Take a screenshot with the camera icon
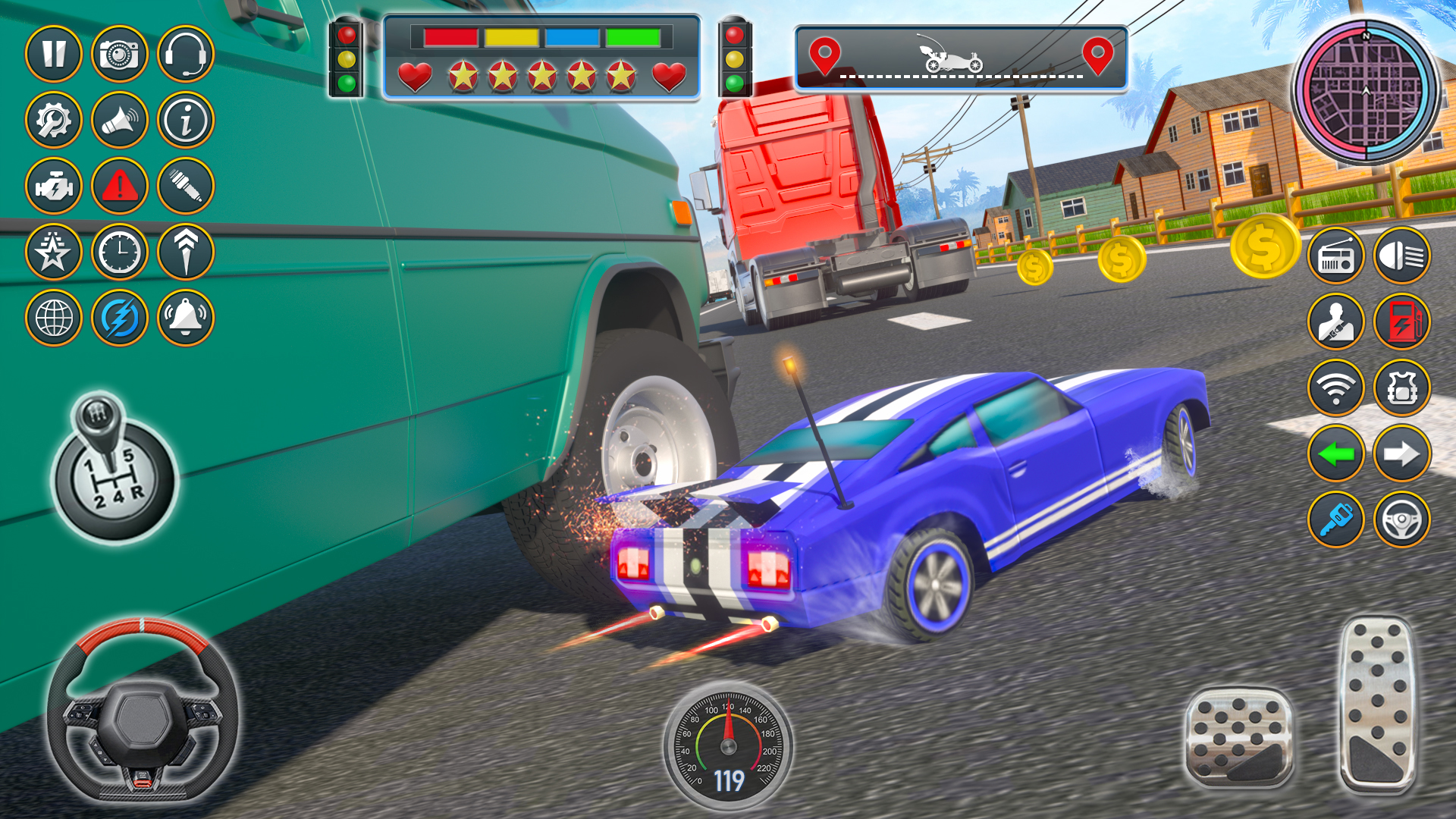This screenshot has height=819, width=1456. pyautogui.click(x=121, y=52)
